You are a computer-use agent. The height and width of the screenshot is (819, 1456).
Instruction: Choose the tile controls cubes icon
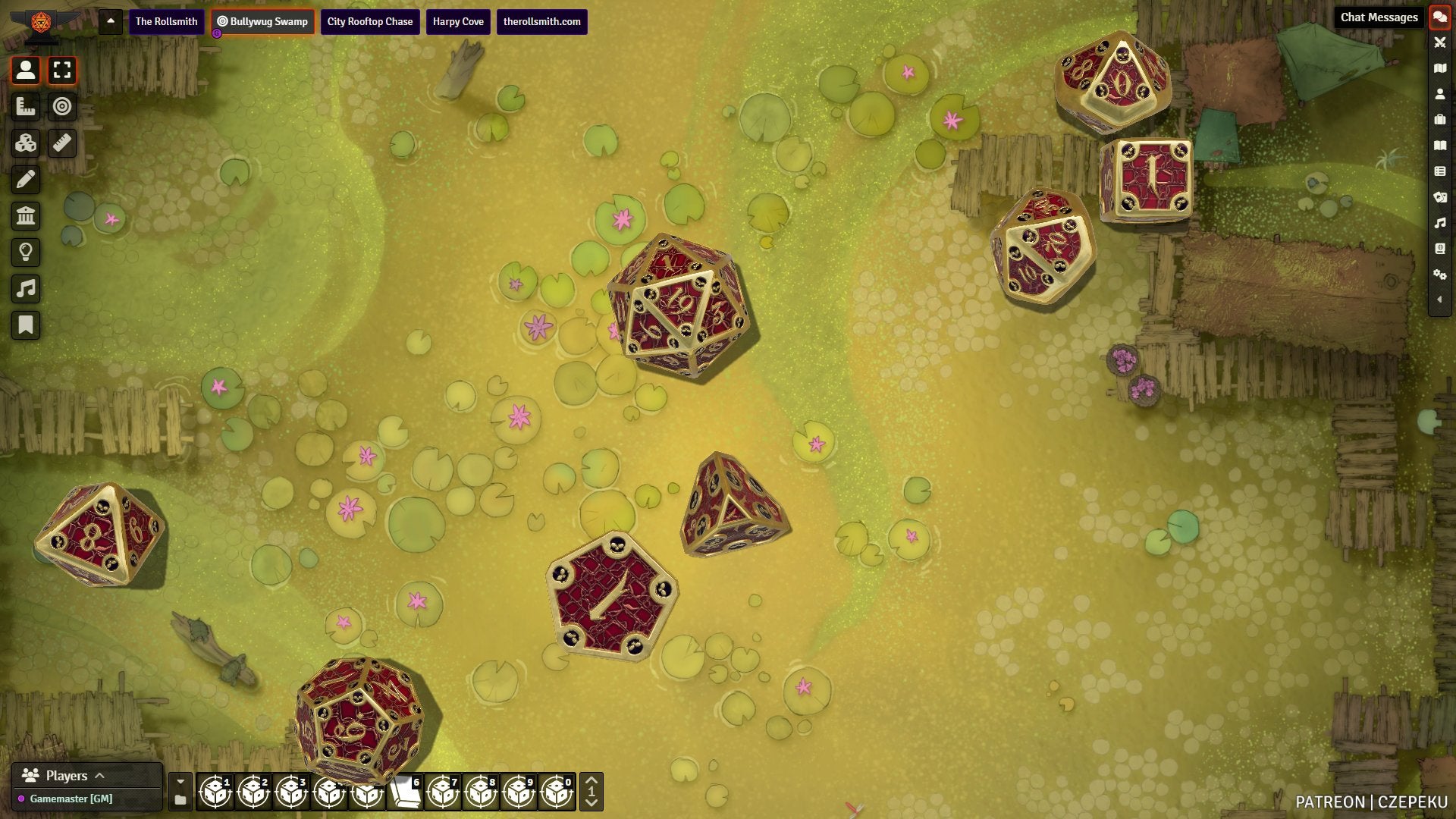click(26, 143)
